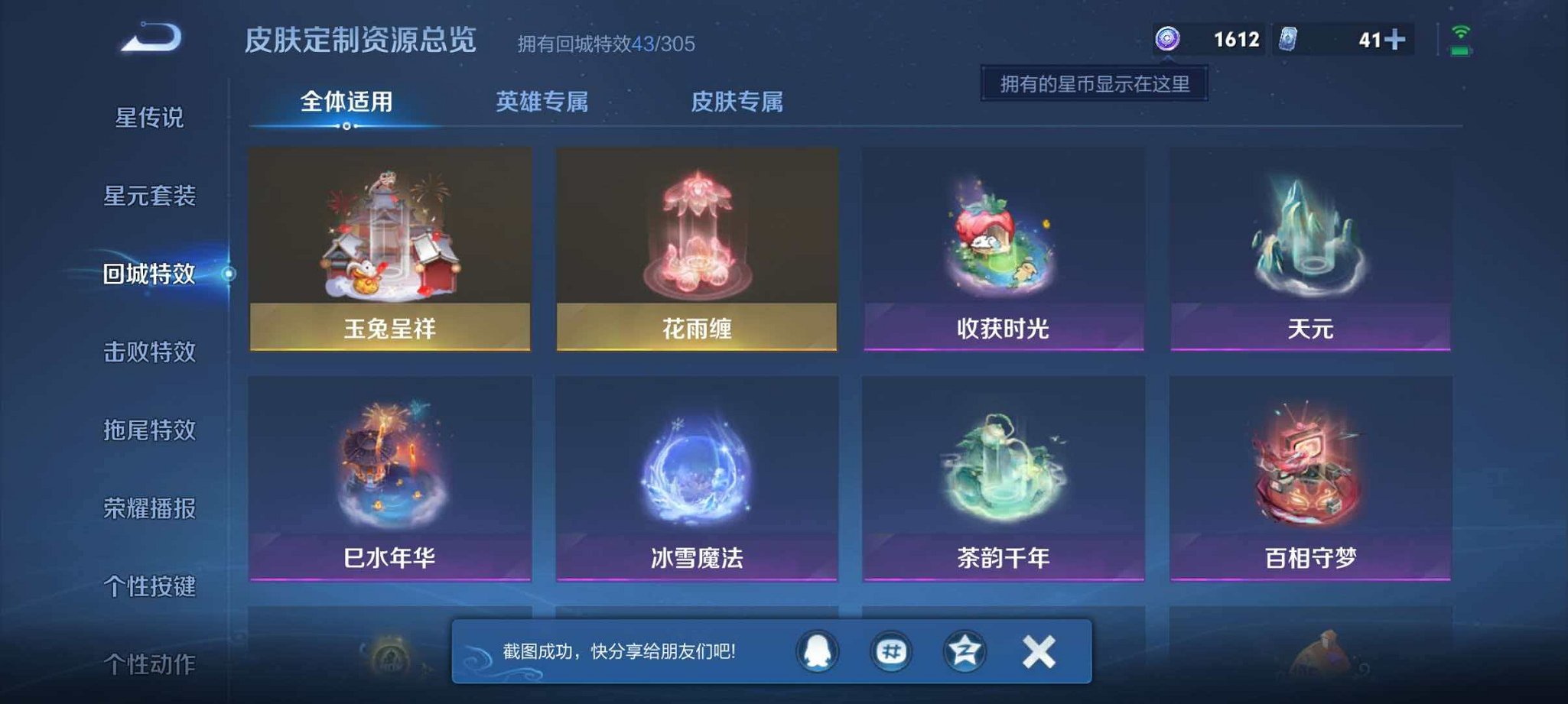Select 星传说 in the sidebar
Image resolution: width=1568 pixels, height=704 pixels.
[151, 118]
